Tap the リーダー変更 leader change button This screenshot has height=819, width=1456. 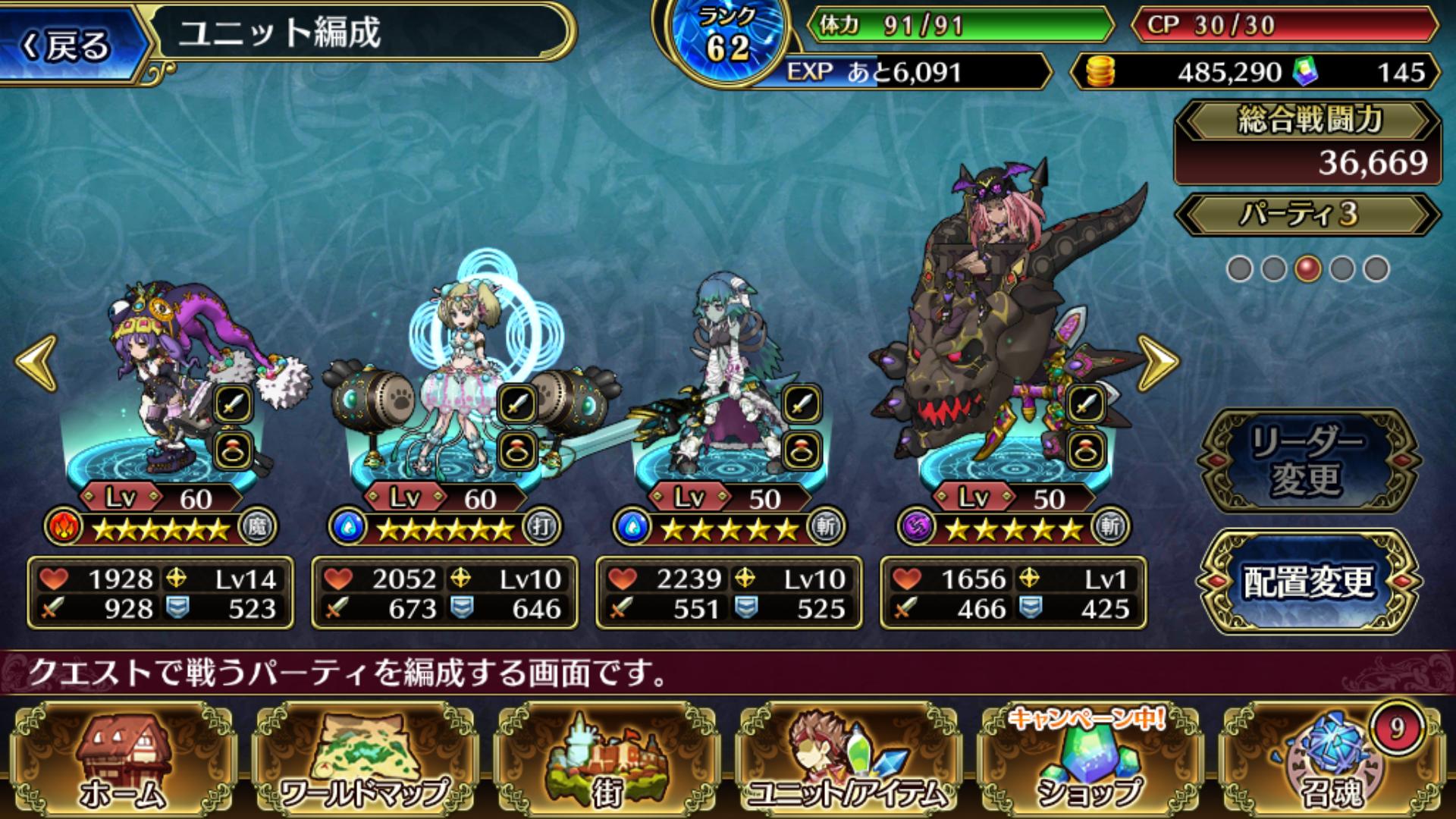1307,460
